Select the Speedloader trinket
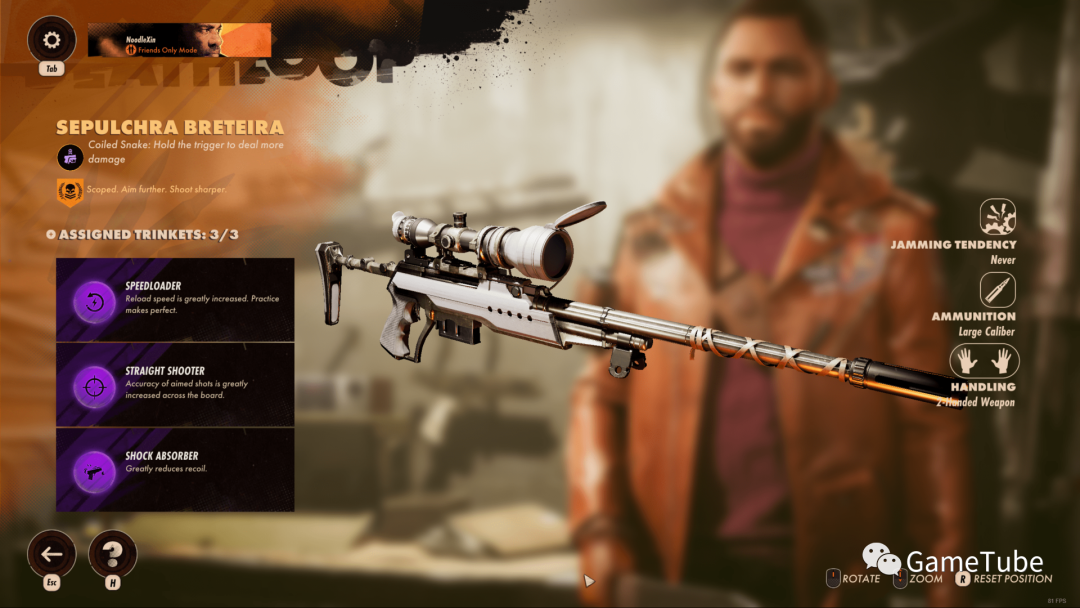The width and height of the screenshot is (1080, 608). [175, 300]
